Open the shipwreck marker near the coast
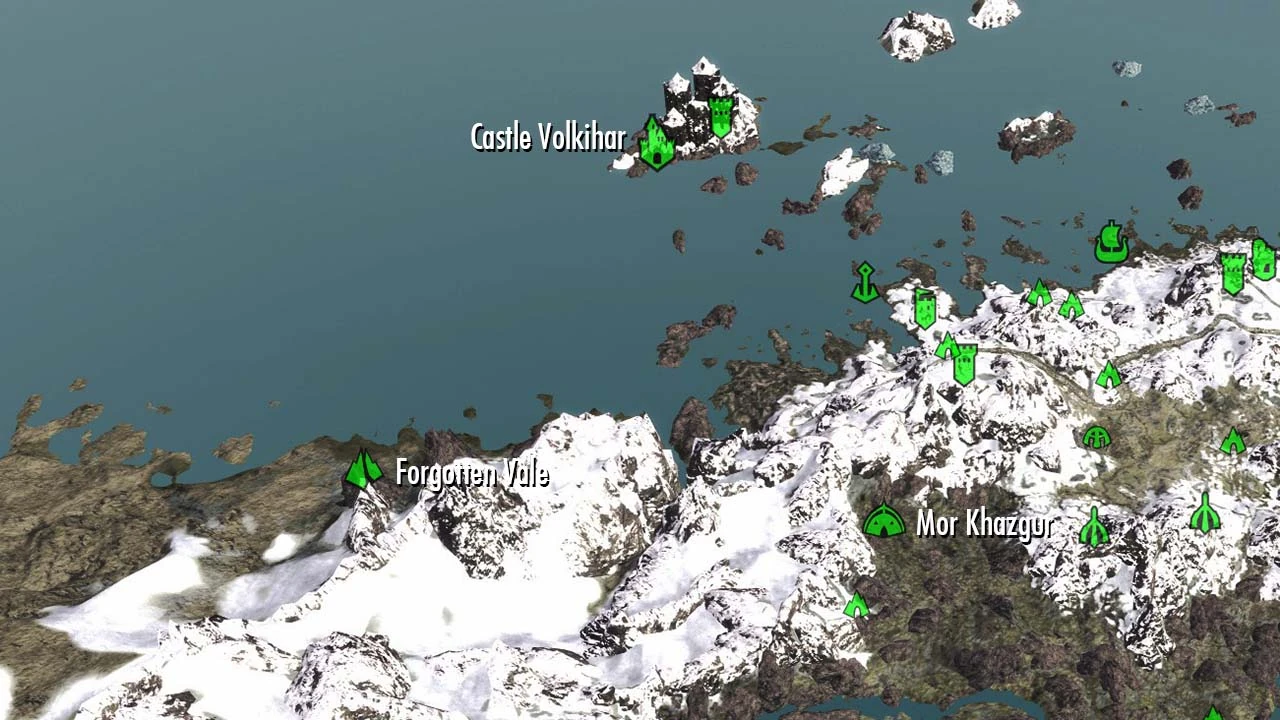Screen dimensions: 1280x720 (1112, 243)
